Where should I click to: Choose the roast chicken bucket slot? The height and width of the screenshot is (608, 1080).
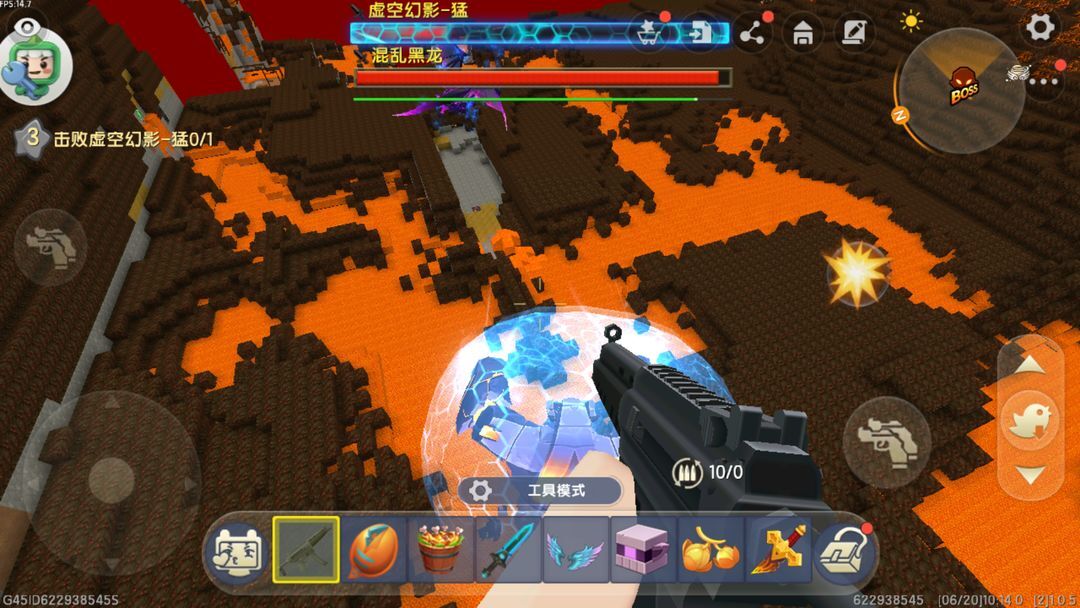point(441,549)
